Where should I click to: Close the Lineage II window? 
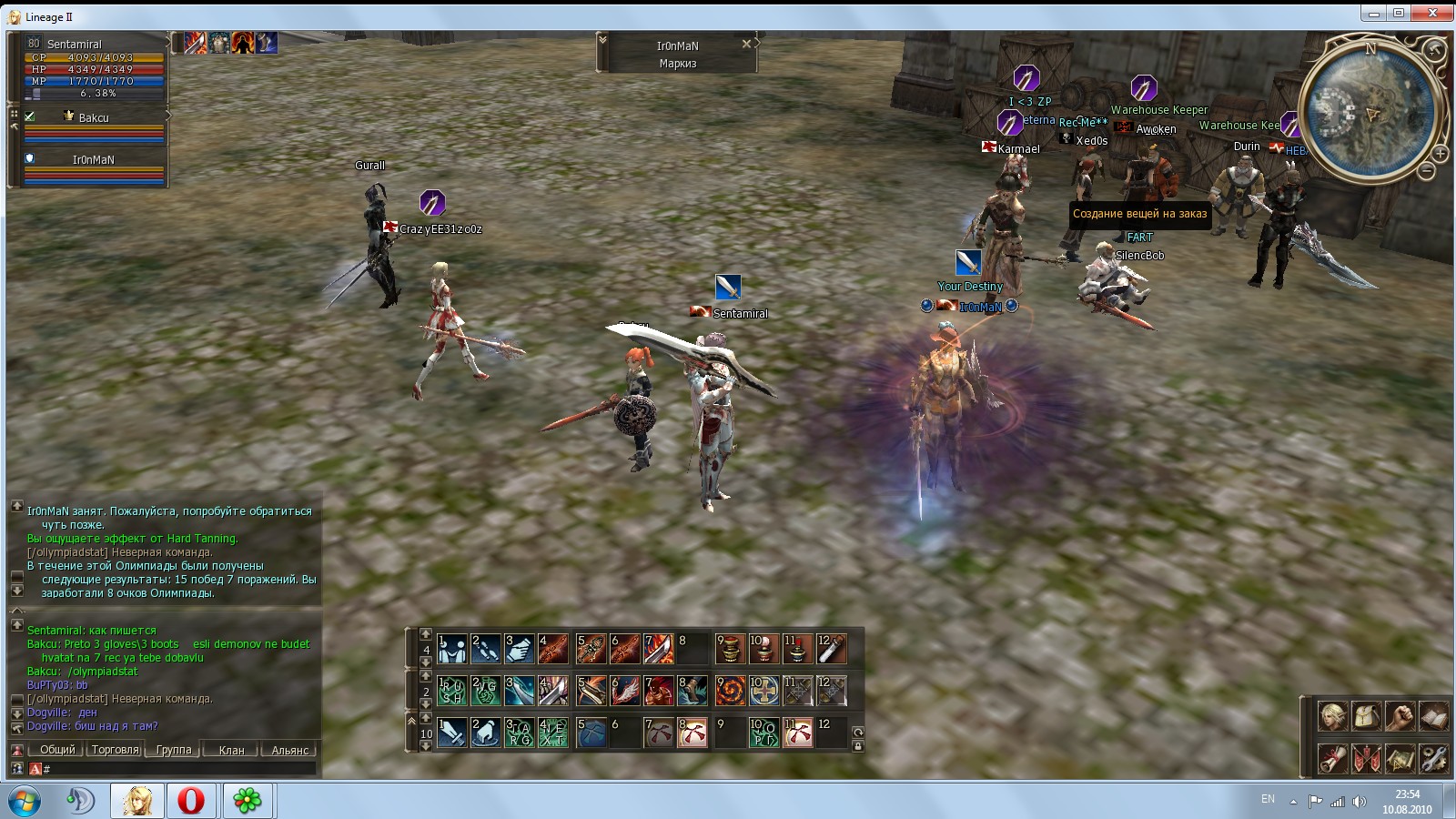click(1433, 13)
